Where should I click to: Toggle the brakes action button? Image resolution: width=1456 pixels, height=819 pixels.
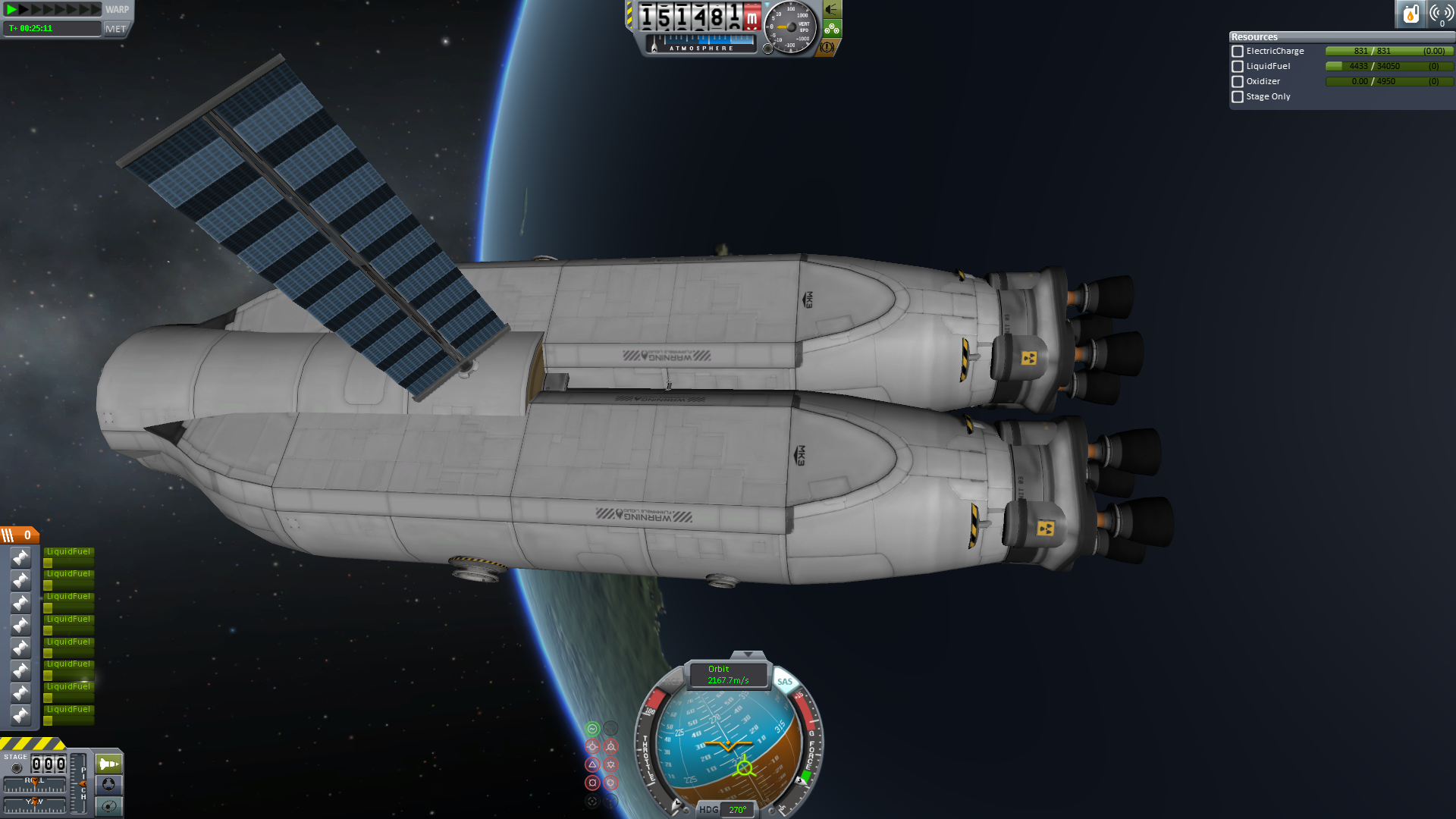[x=827, y=47]
